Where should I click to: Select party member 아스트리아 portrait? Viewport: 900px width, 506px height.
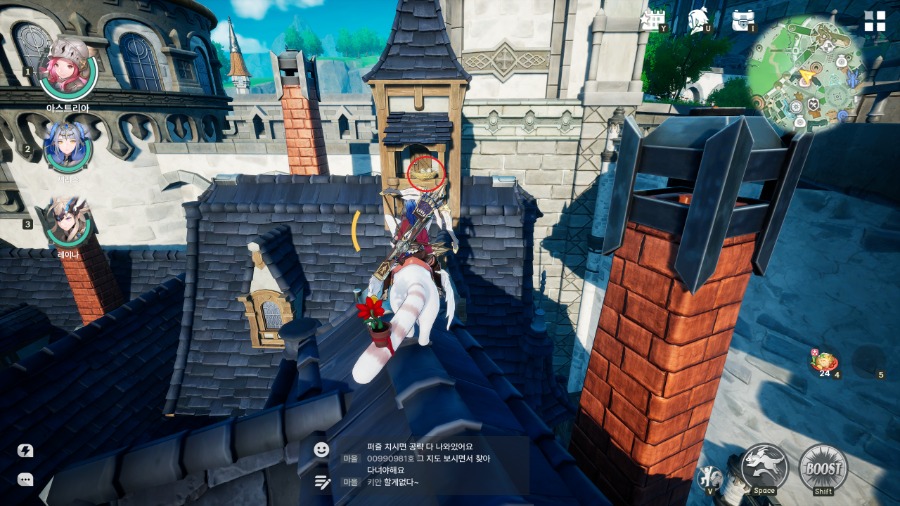pyautogui.click(x=68, y=68)
